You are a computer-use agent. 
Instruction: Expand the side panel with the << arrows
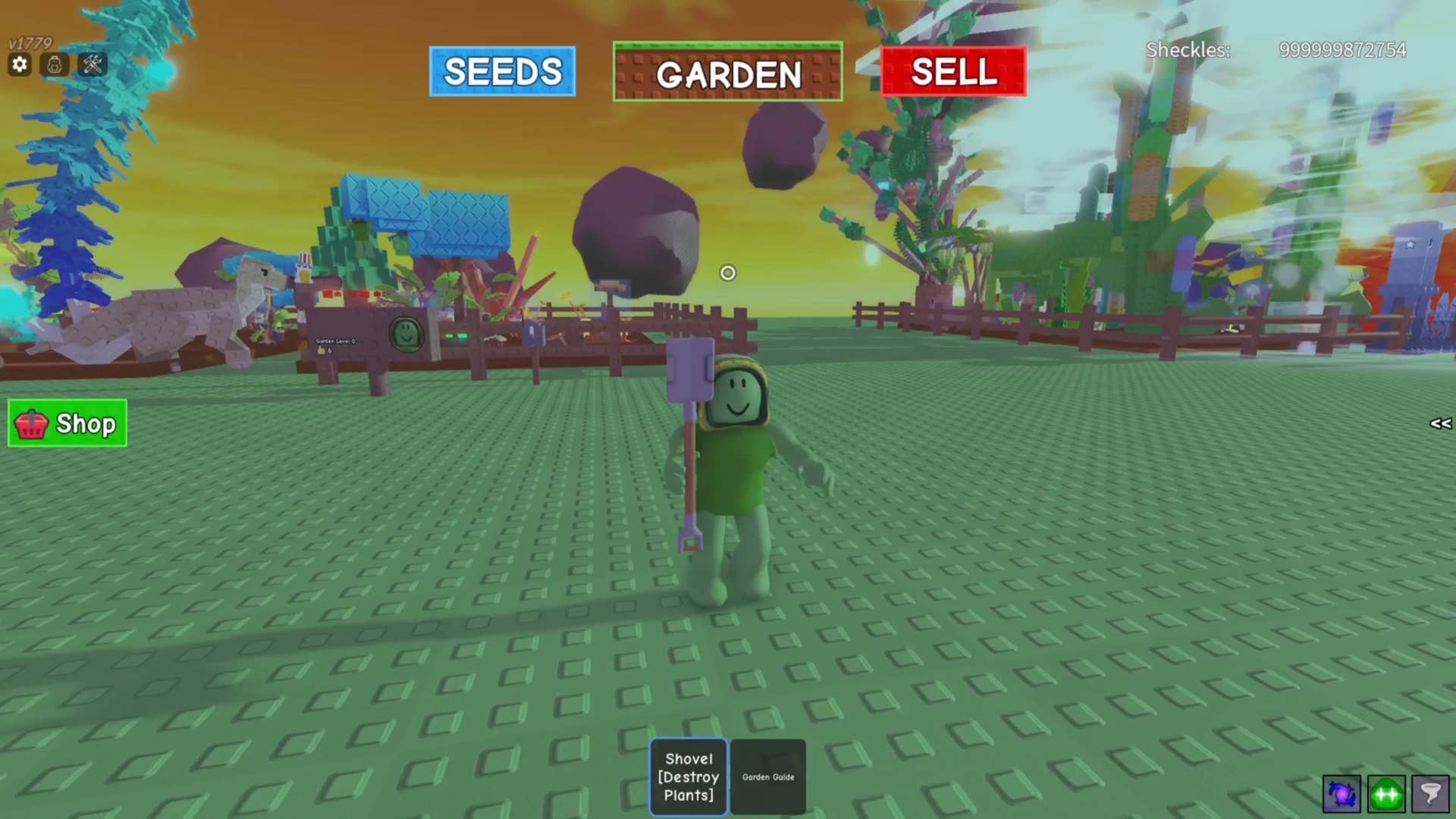pyautogui.click(x=1440, y=423)
